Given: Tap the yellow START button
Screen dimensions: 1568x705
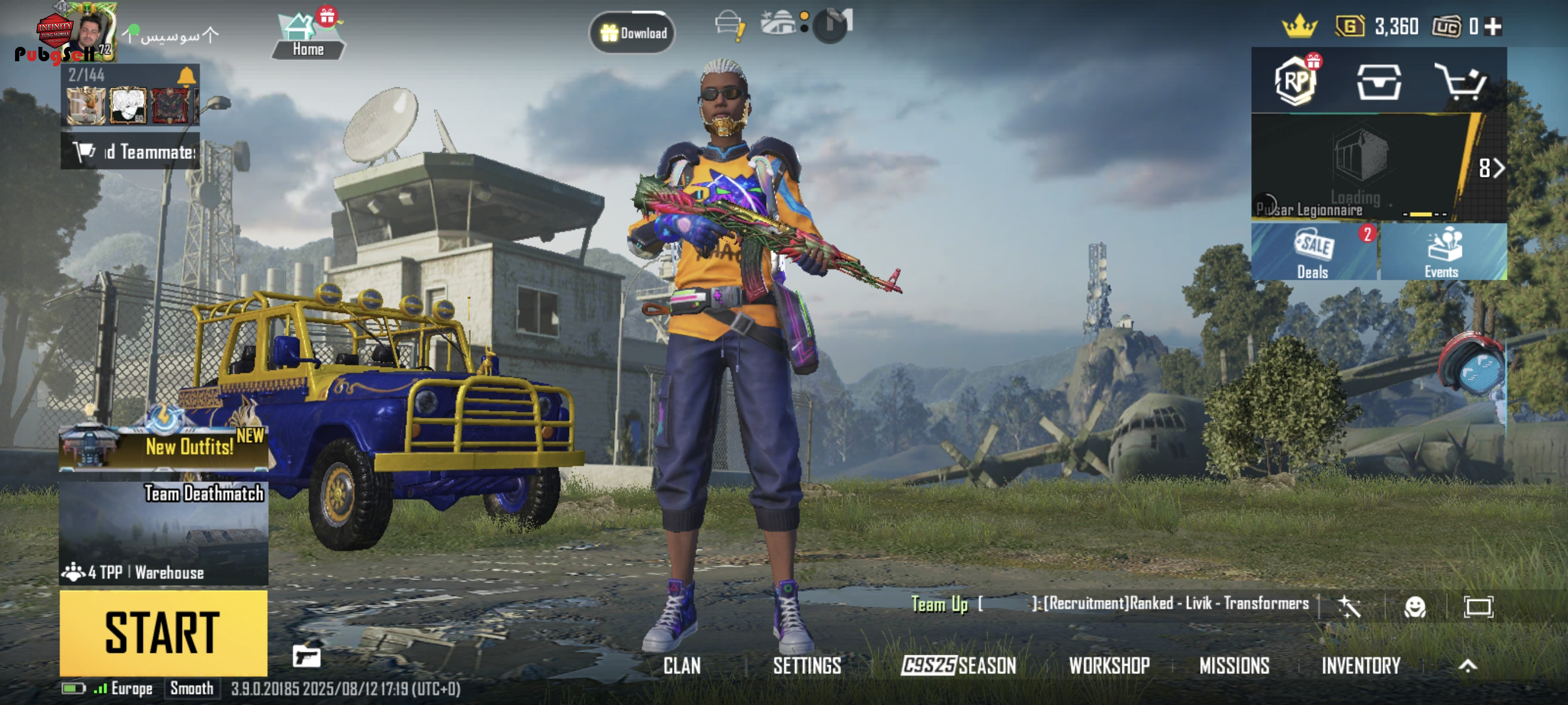Looking at the screenshot, I should [x=163, y=633].
